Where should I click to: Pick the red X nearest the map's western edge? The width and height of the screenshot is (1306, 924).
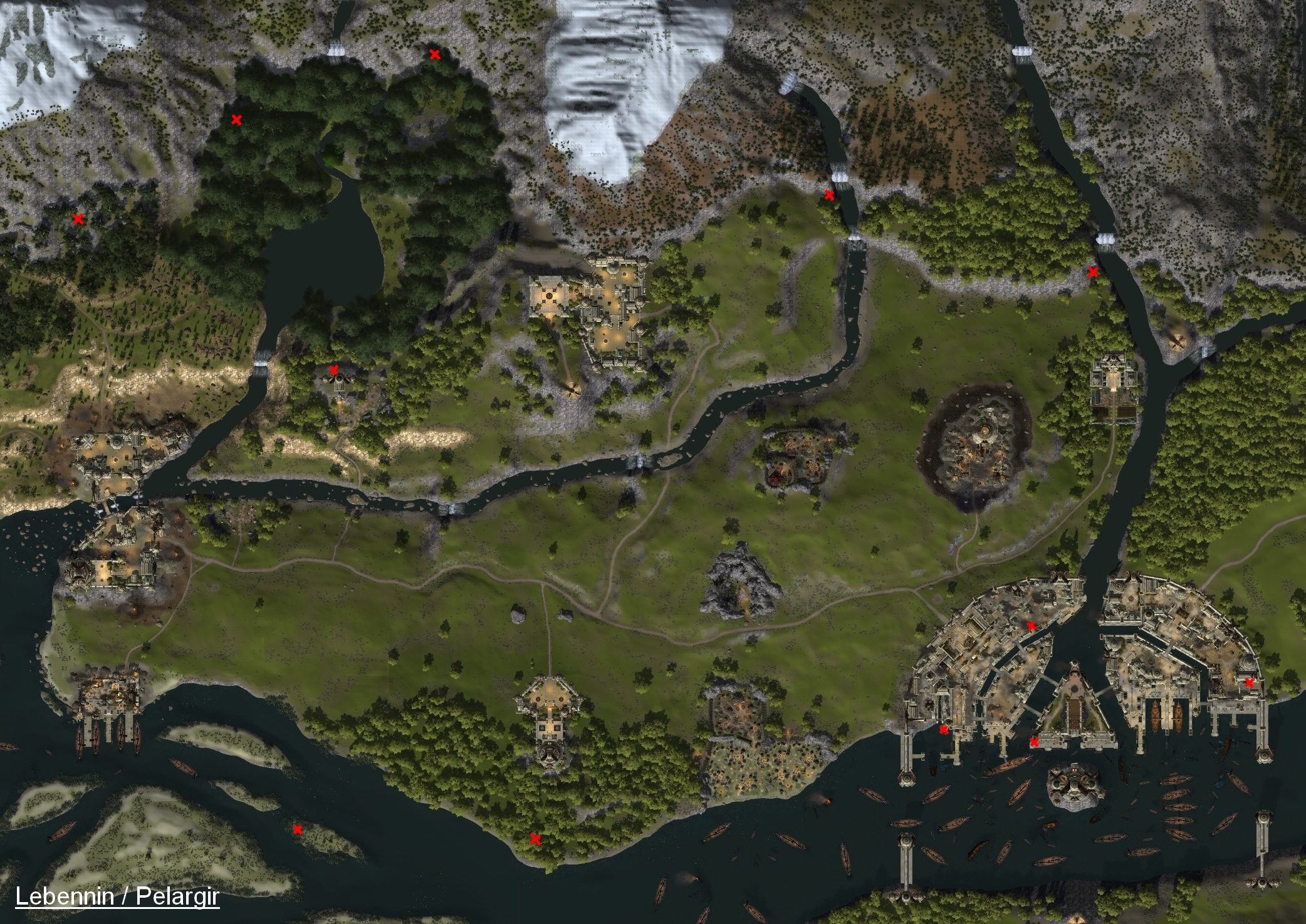coord(78,219)
